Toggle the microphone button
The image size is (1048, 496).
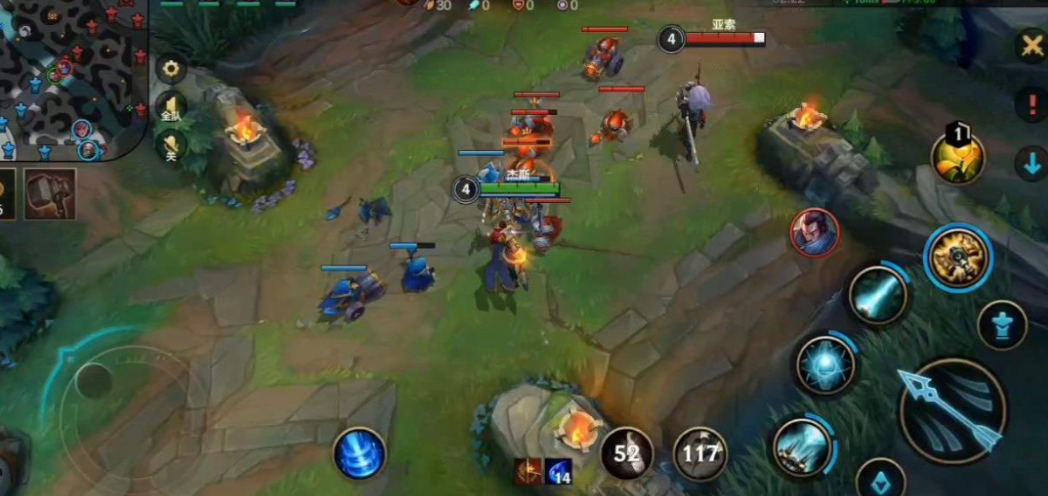pyautogui.click(x=172, y=146)
